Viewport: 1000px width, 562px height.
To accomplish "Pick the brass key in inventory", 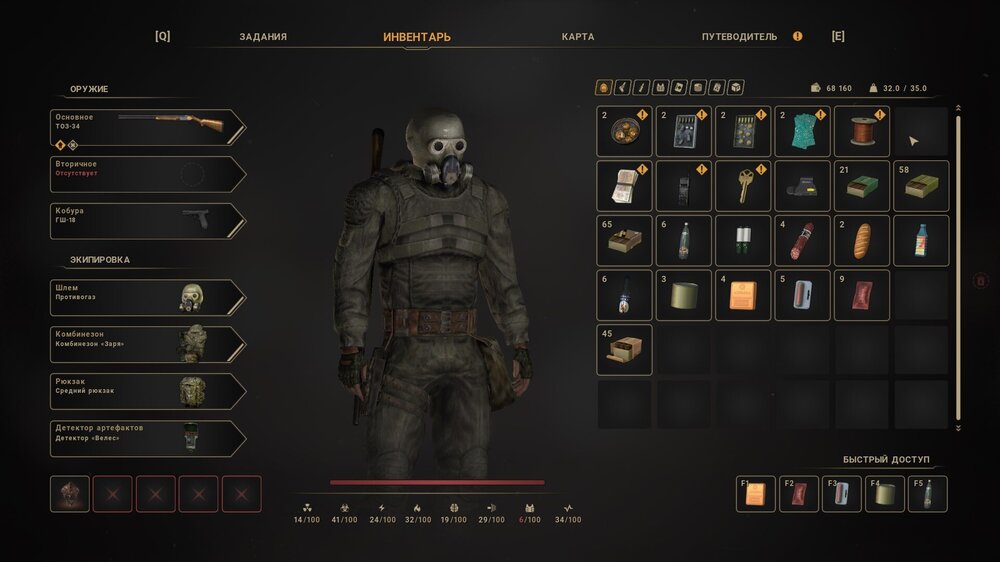I will [x=743, y=186].
